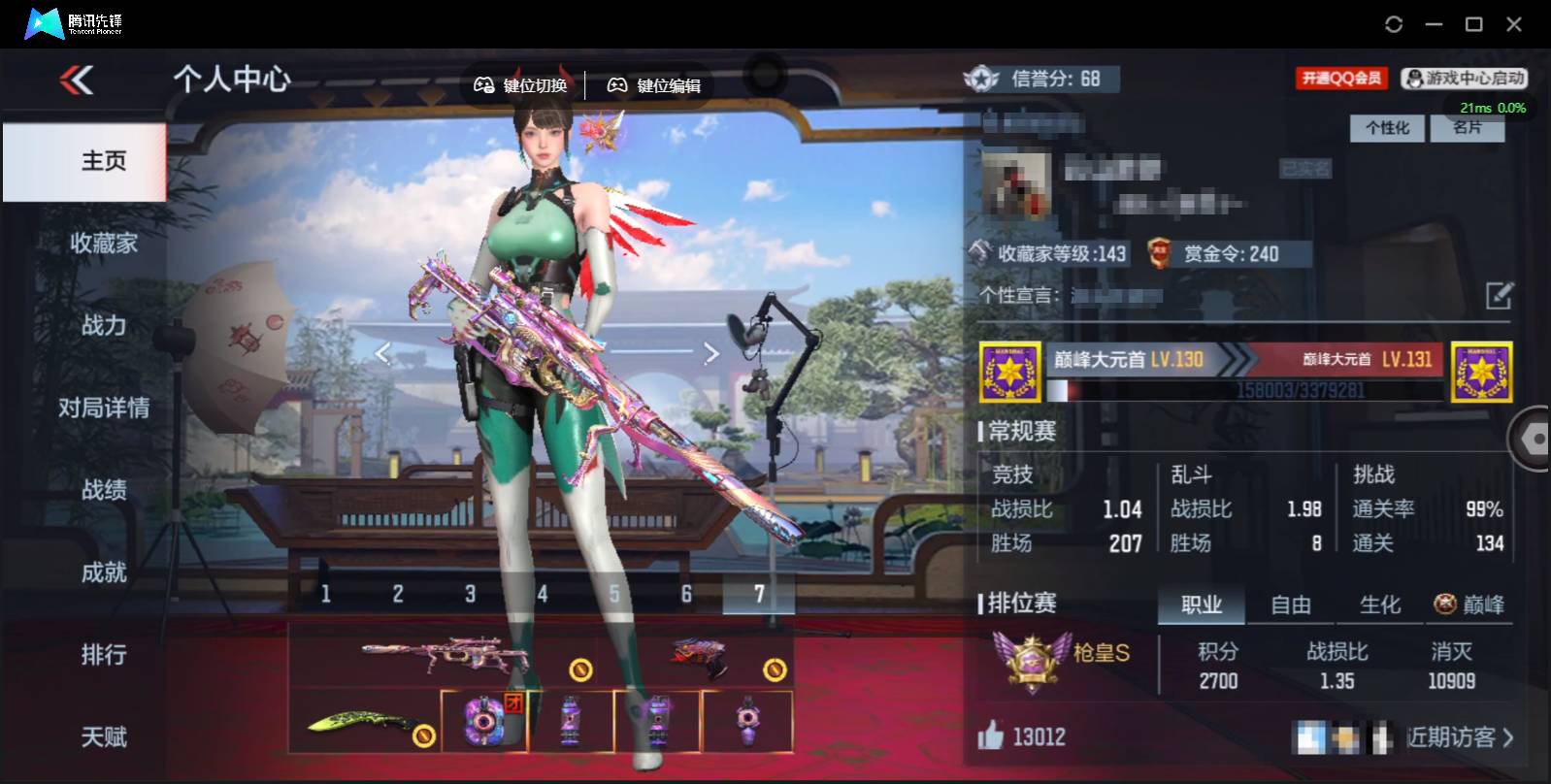Open 战绩 from the left sidebar

point(103,490)
